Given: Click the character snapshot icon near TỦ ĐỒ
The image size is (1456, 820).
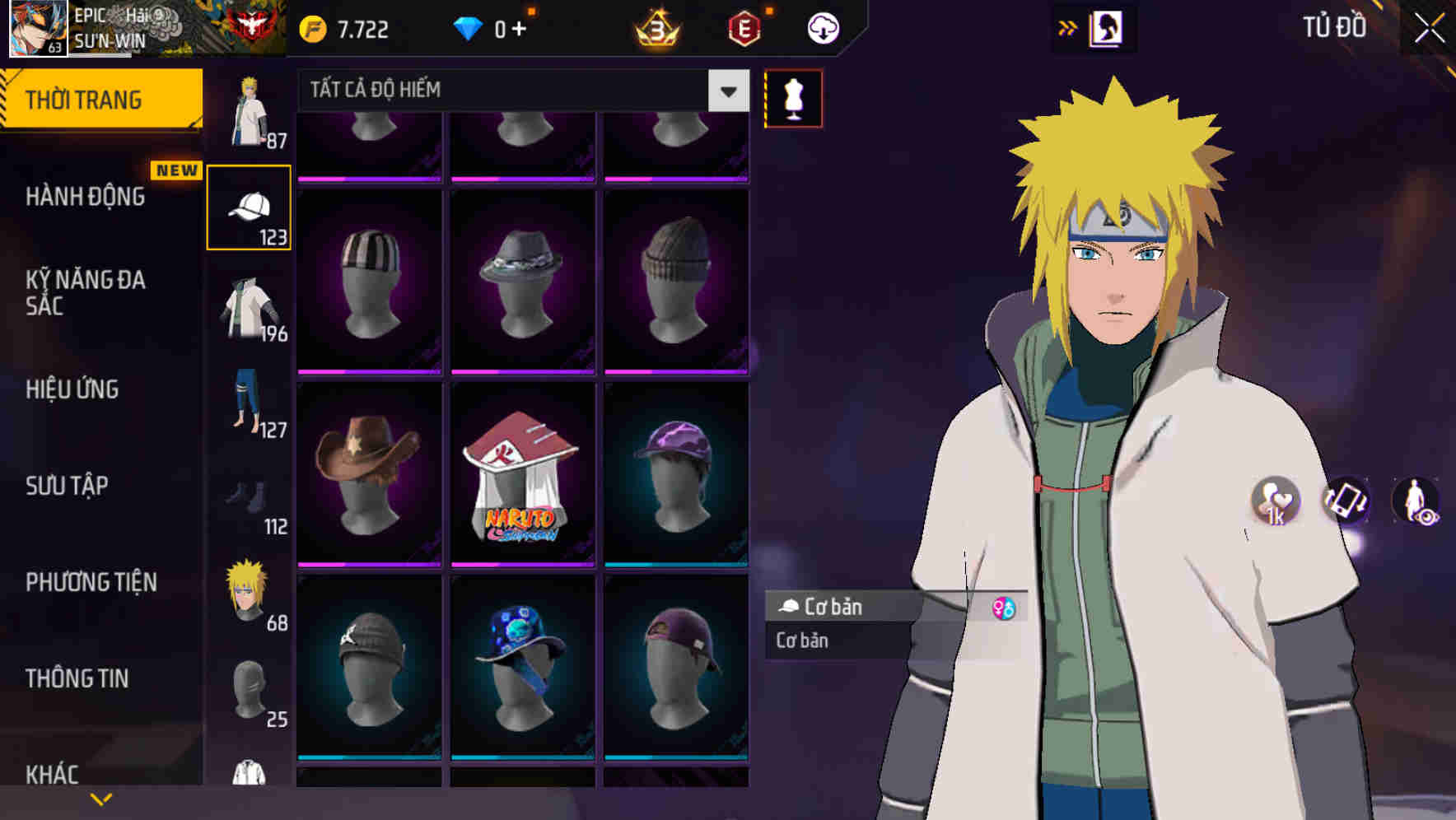Looking at the screenshot, I should coord(1107,27).
